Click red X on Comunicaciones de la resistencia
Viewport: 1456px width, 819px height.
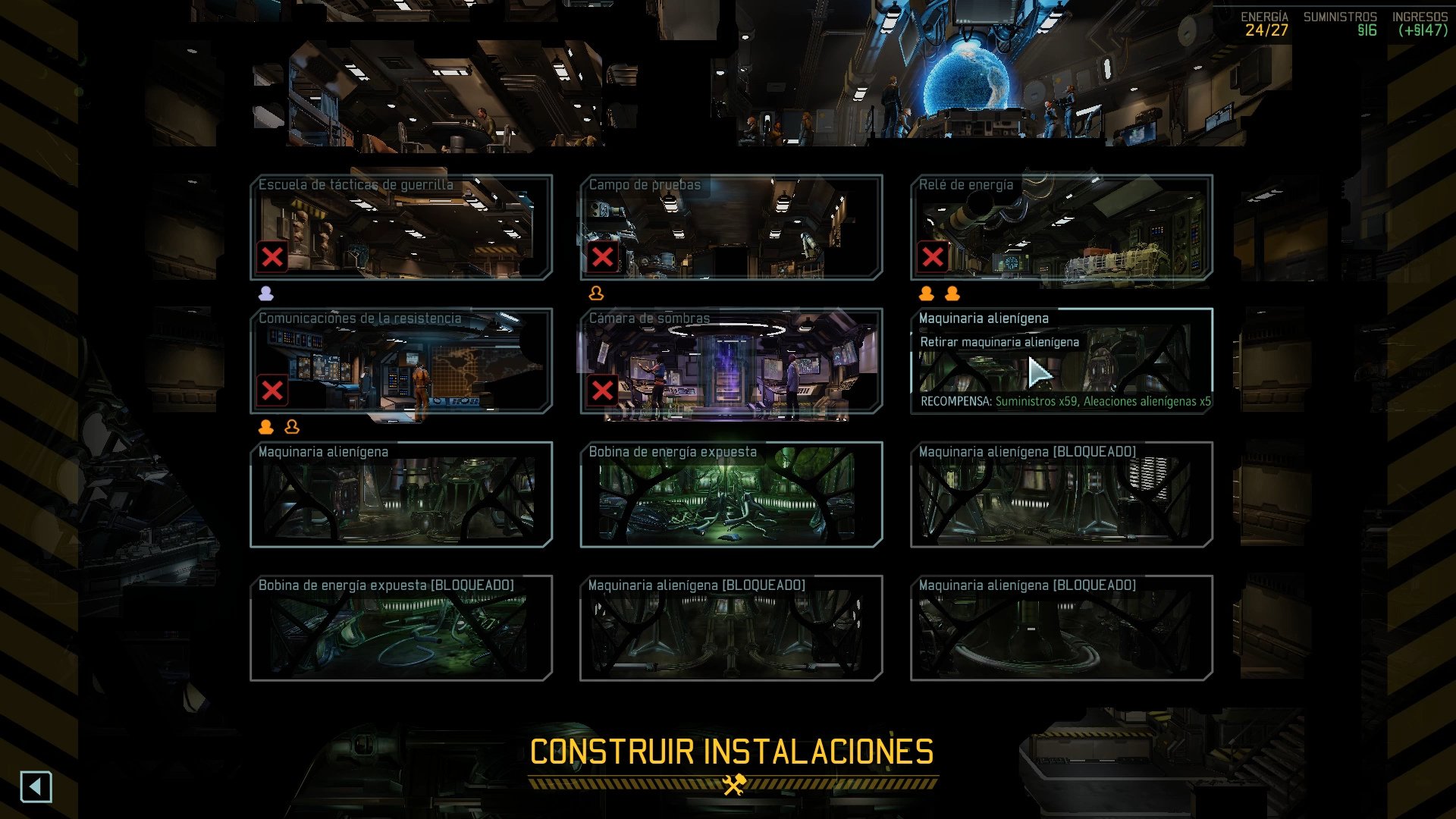272,391
